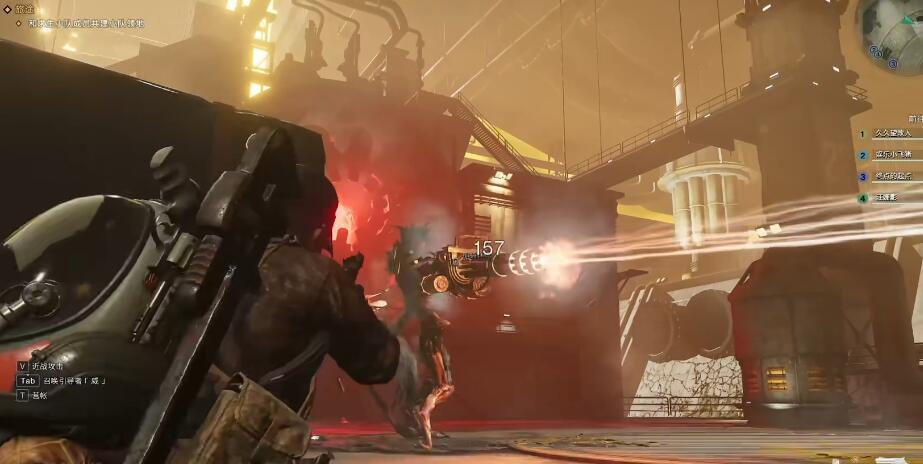This screenshot has height=464, width=923.
Task: Click the quest objective line under 旅途
Action: pos(94,23)
